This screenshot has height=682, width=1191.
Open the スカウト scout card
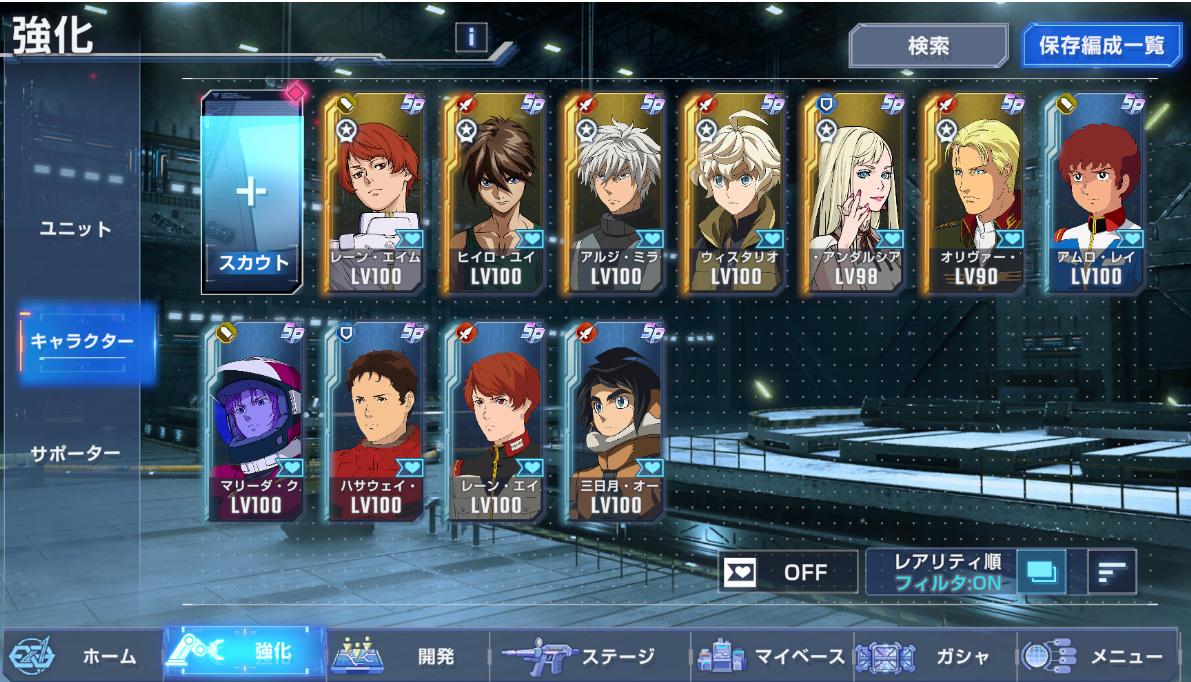tap(254, 193)
